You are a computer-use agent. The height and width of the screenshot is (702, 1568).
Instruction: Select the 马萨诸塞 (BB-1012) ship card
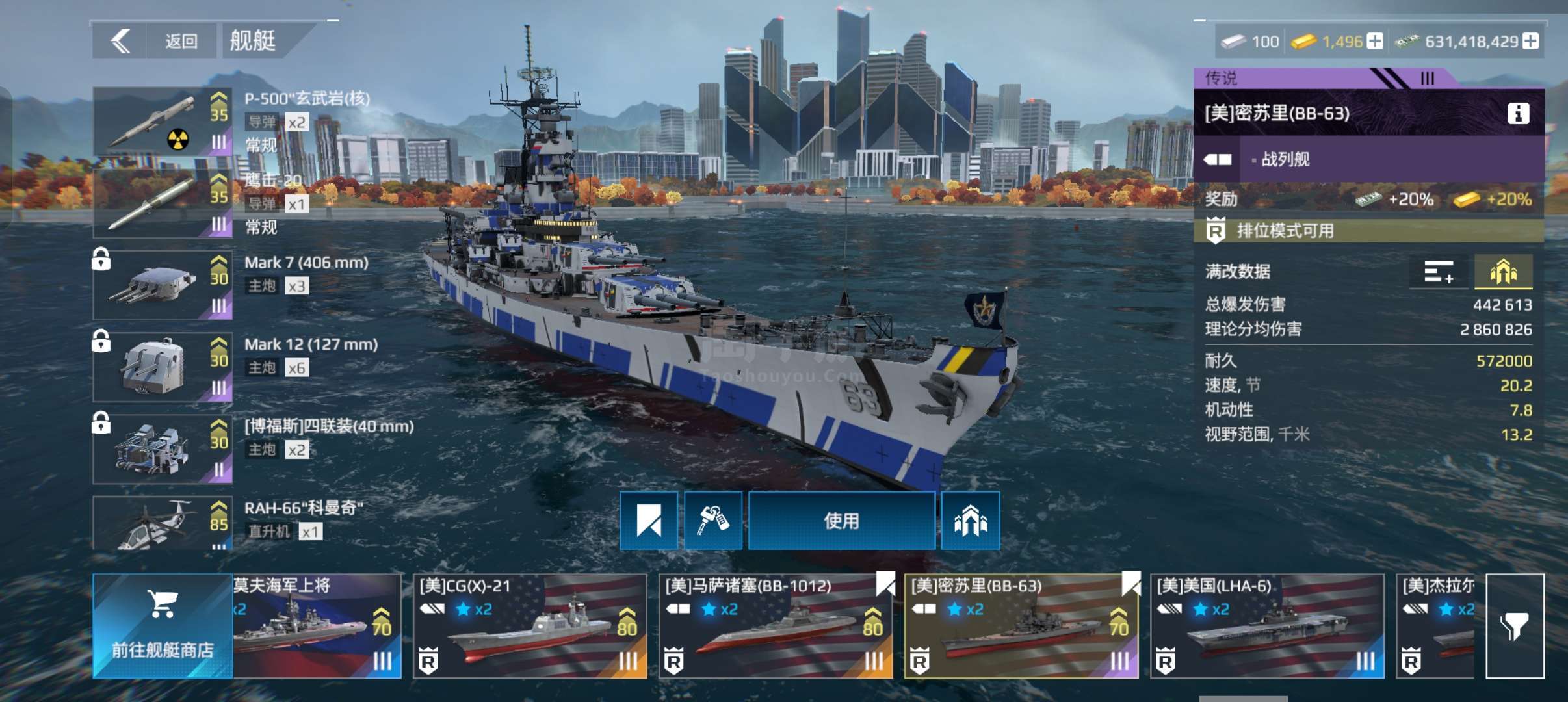click(776, 626)
